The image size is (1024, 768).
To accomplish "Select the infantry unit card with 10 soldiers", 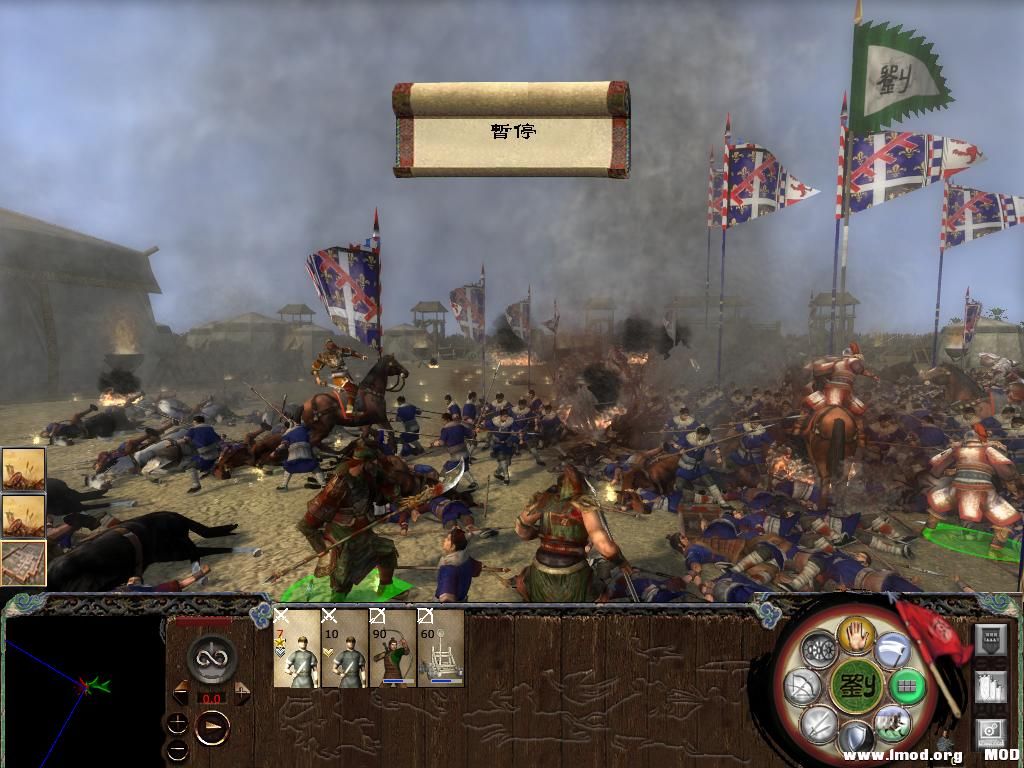I will 344,649.
